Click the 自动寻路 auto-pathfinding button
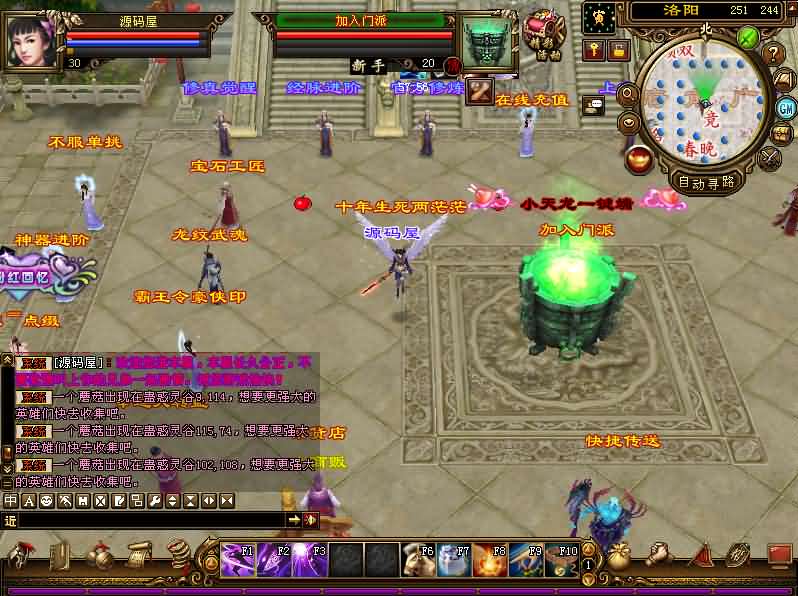 (x=707, y=182)
